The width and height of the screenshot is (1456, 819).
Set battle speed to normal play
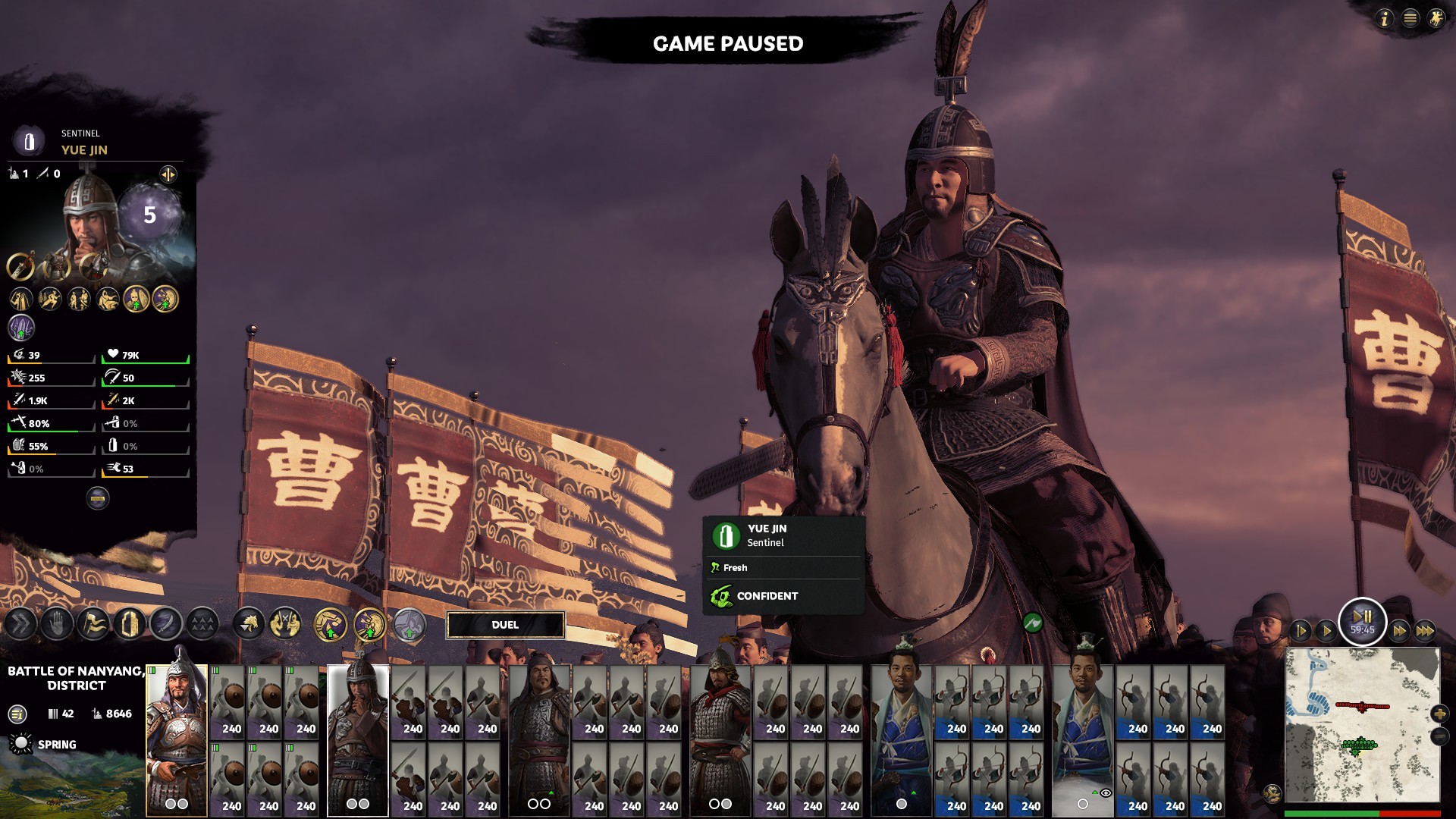1326,630
